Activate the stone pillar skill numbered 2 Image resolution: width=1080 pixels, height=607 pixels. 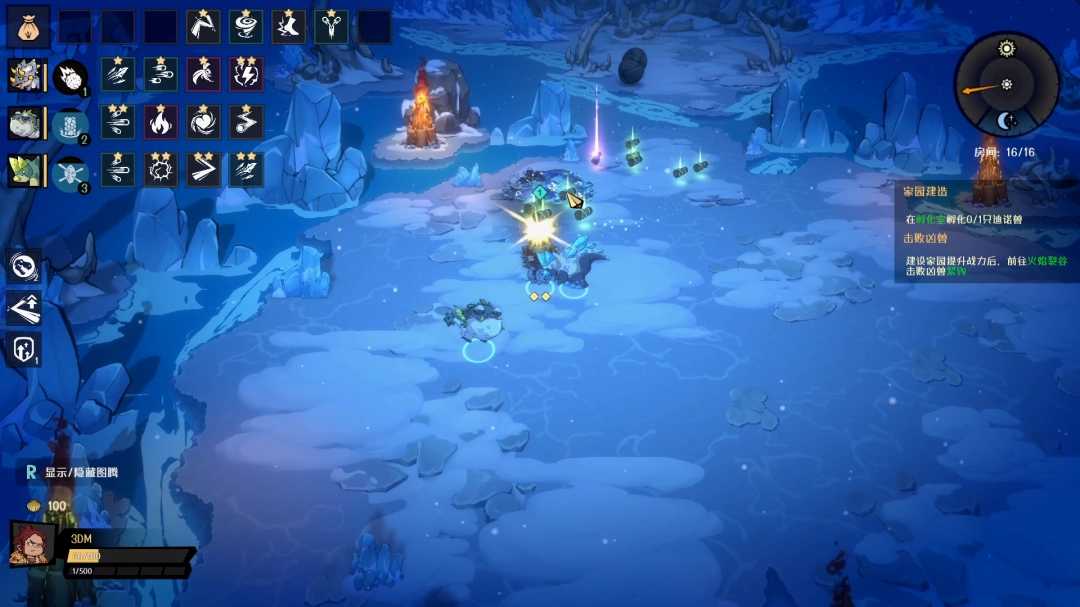pos(70,124)
